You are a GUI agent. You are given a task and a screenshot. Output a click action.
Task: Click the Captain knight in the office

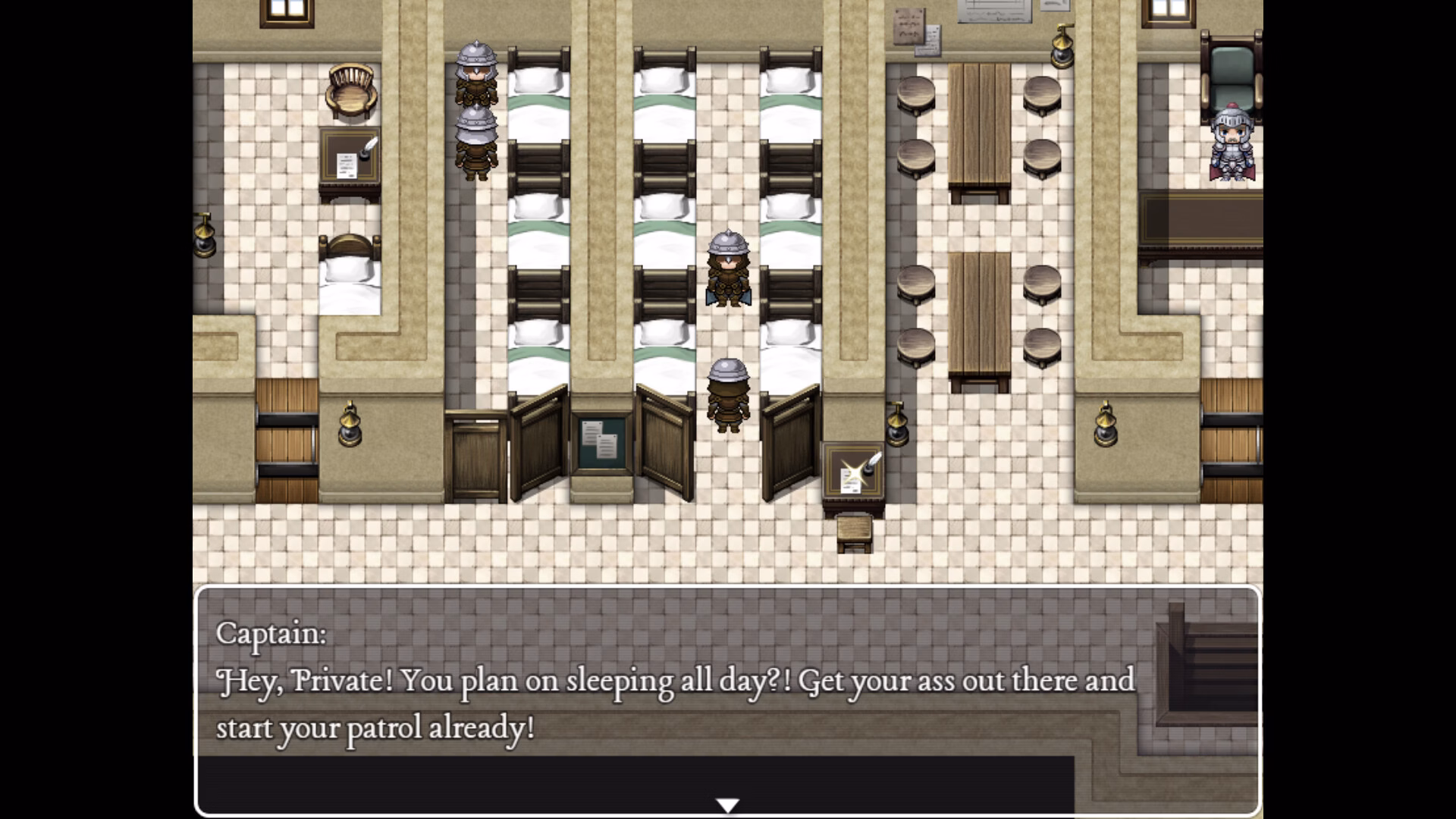click(1232, 144)
